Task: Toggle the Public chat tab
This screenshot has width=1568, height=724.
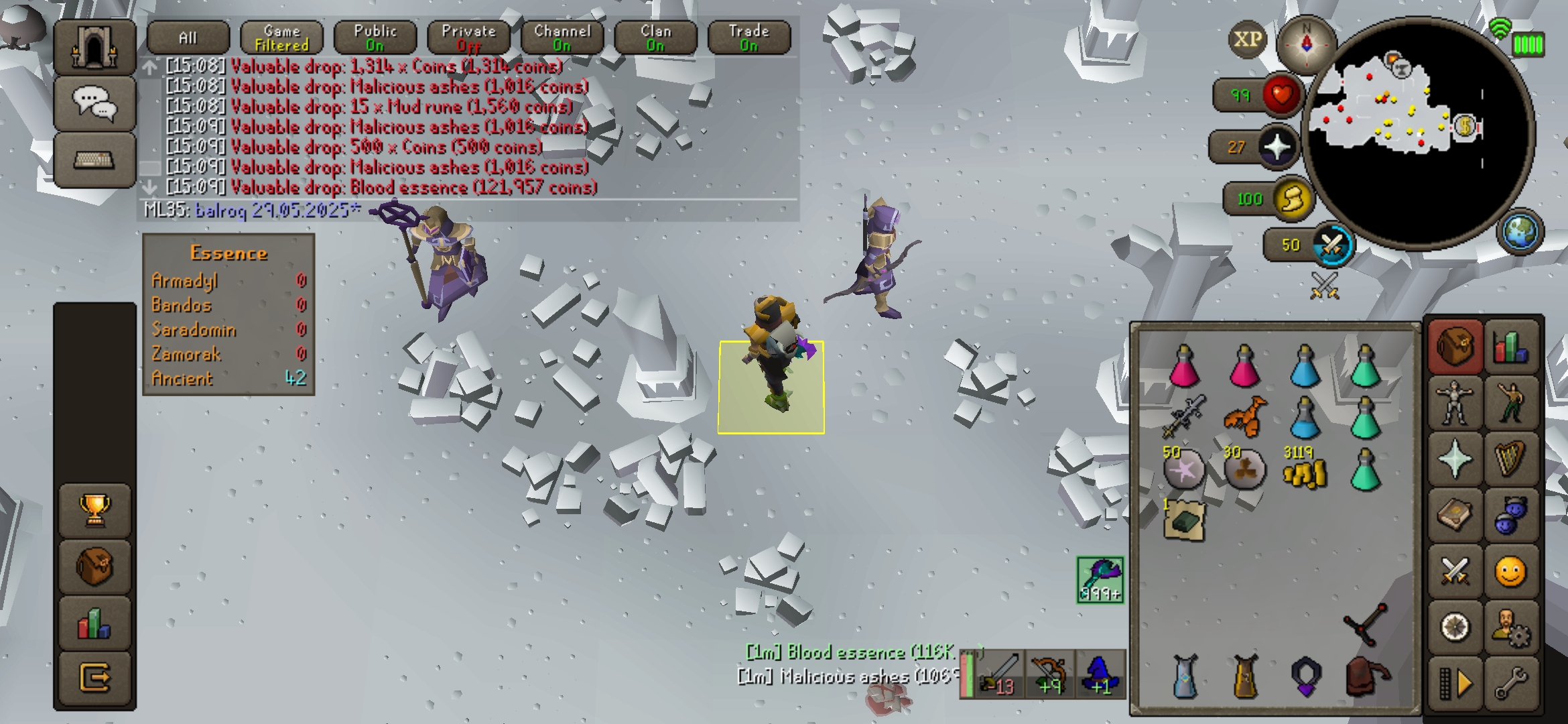Action: point(375,38)
